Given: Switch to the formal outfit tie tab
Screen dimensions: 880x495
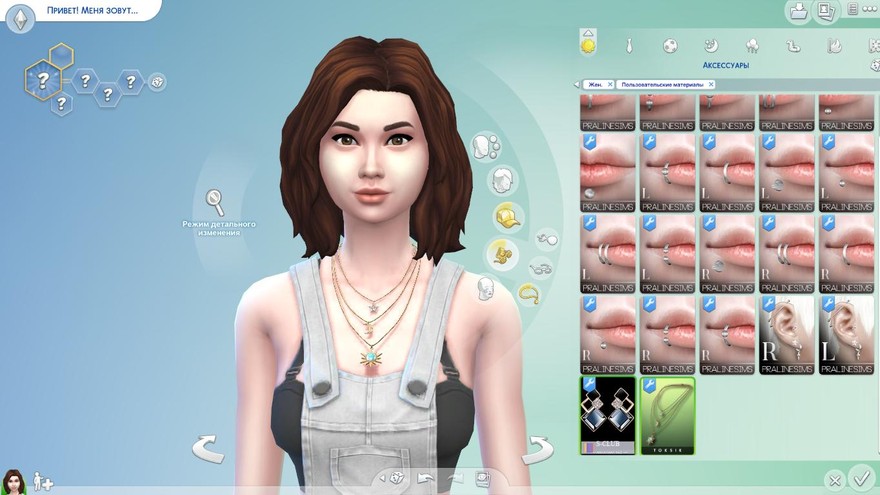Looking at the screenshot, I should pyautogui.click(x=630, y=45).
